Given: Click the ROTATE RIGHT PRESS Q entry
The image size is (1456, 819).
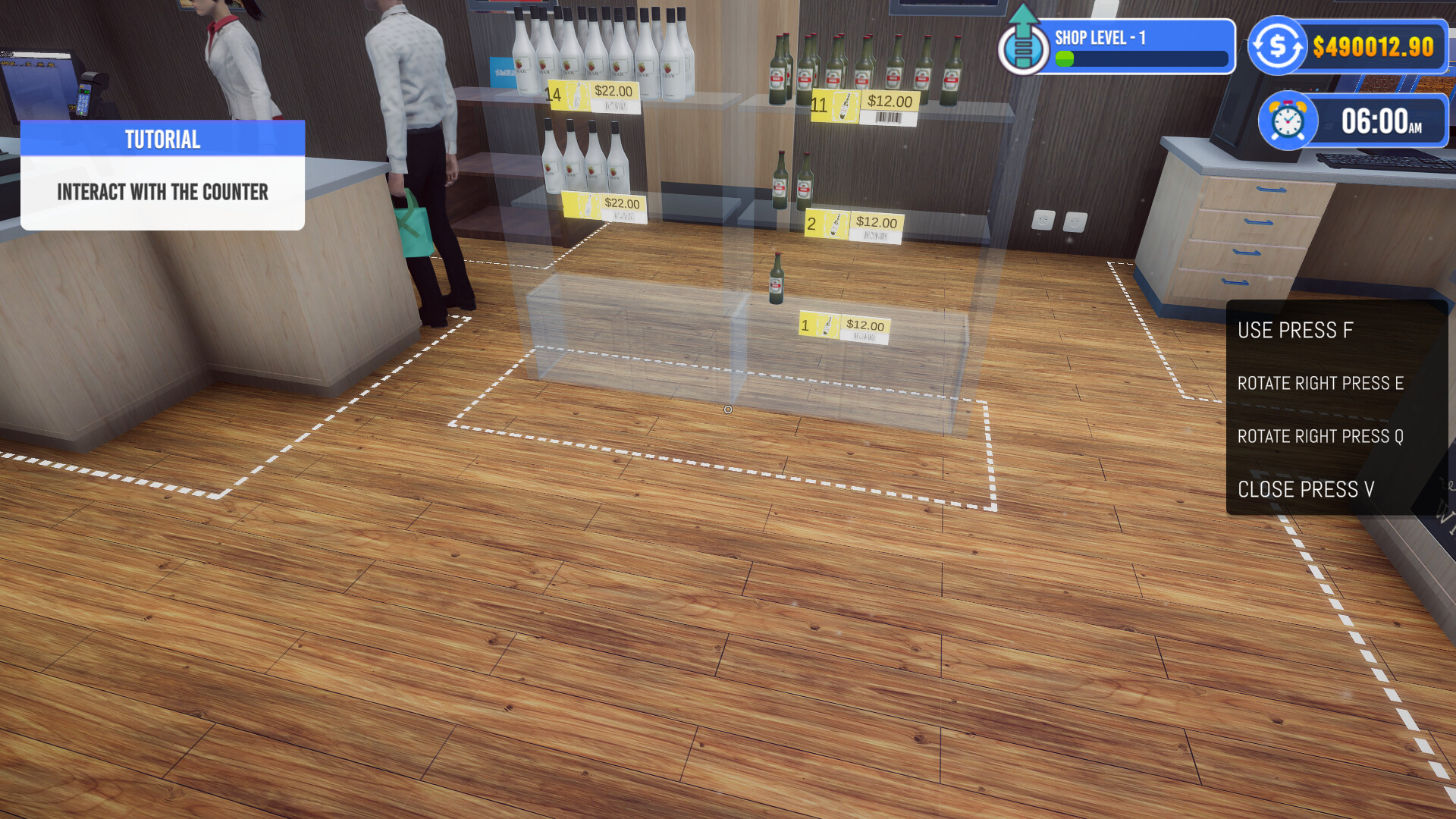Looking at the screenshot, I should pos(1320,437).
